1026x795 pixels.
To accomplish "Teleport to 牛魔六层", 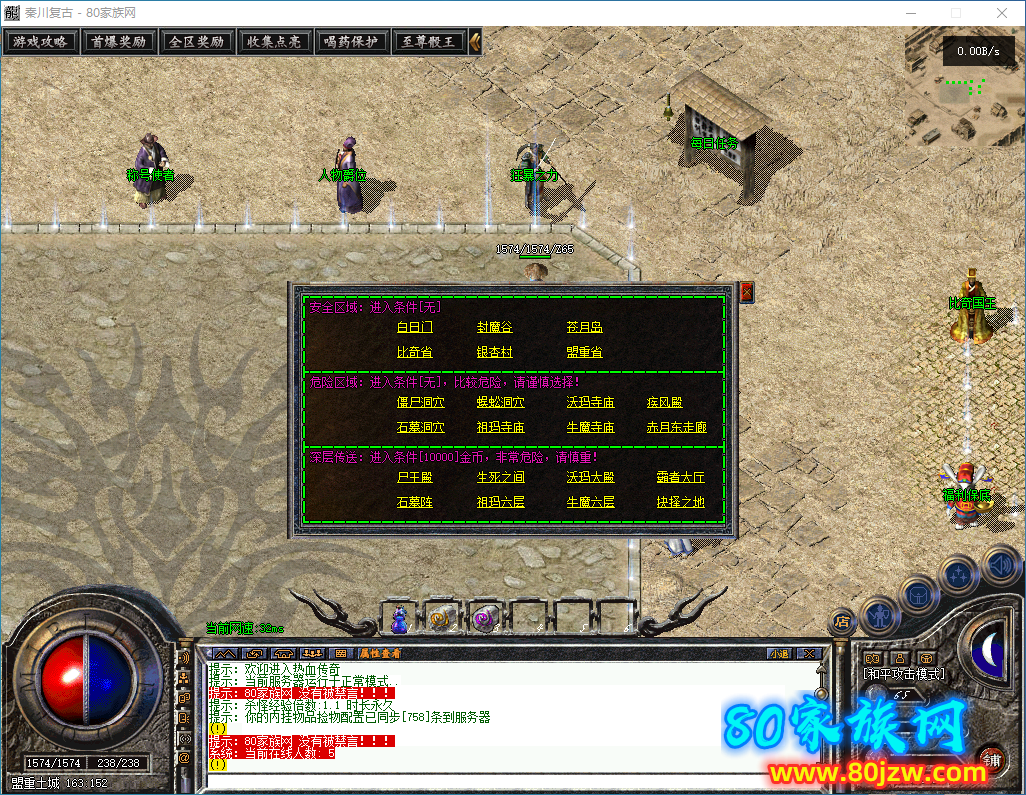I will 591,502.
